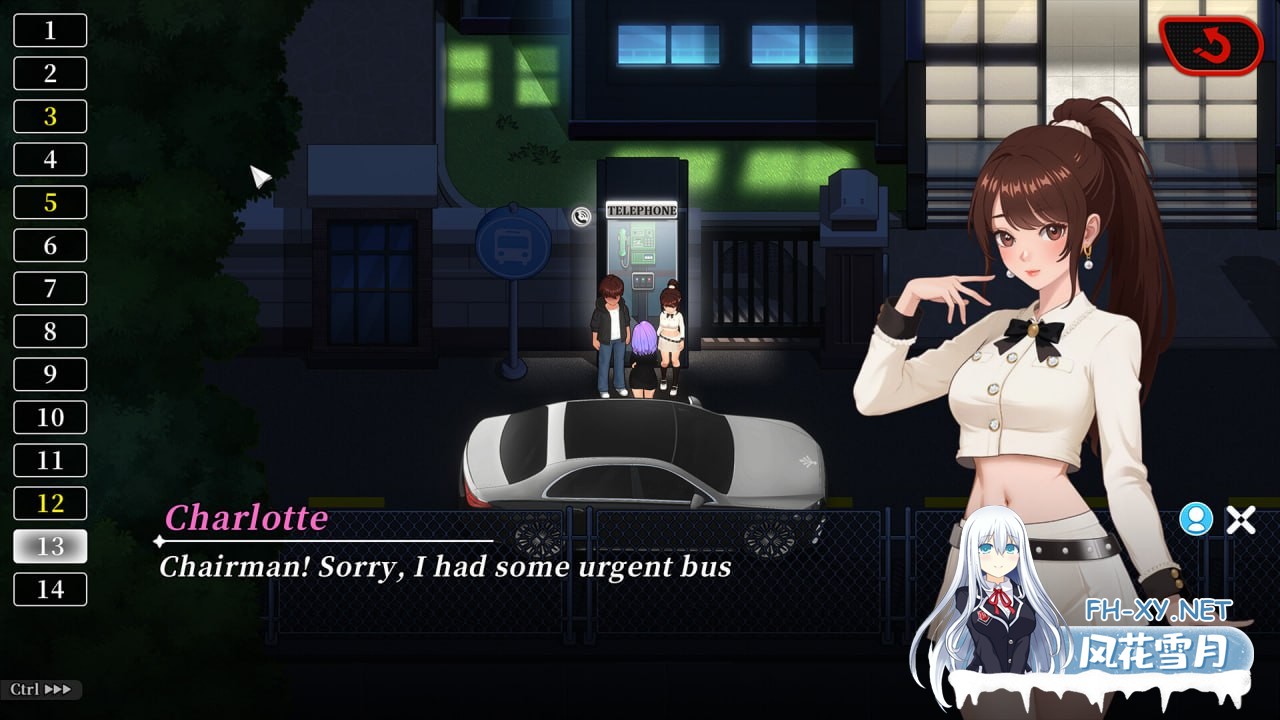Toggle the blue character portrait icon
The image size is (1280, 720).
(1195, 519)
